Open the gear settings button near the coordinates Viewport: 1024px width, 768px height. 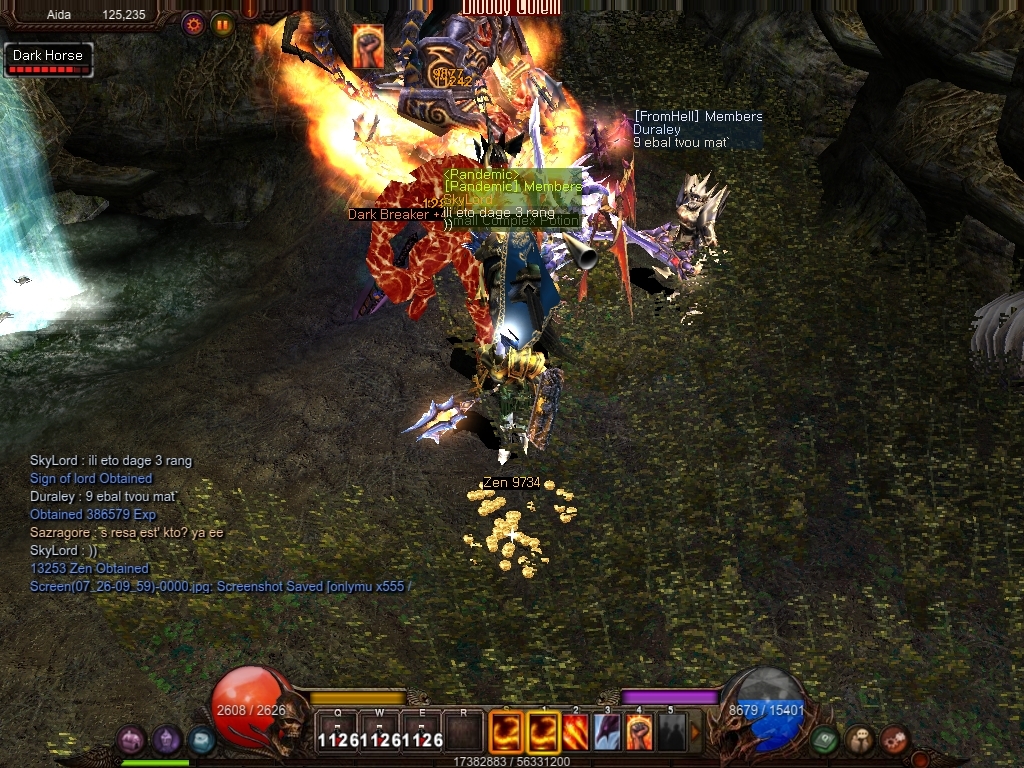[193, 23]
